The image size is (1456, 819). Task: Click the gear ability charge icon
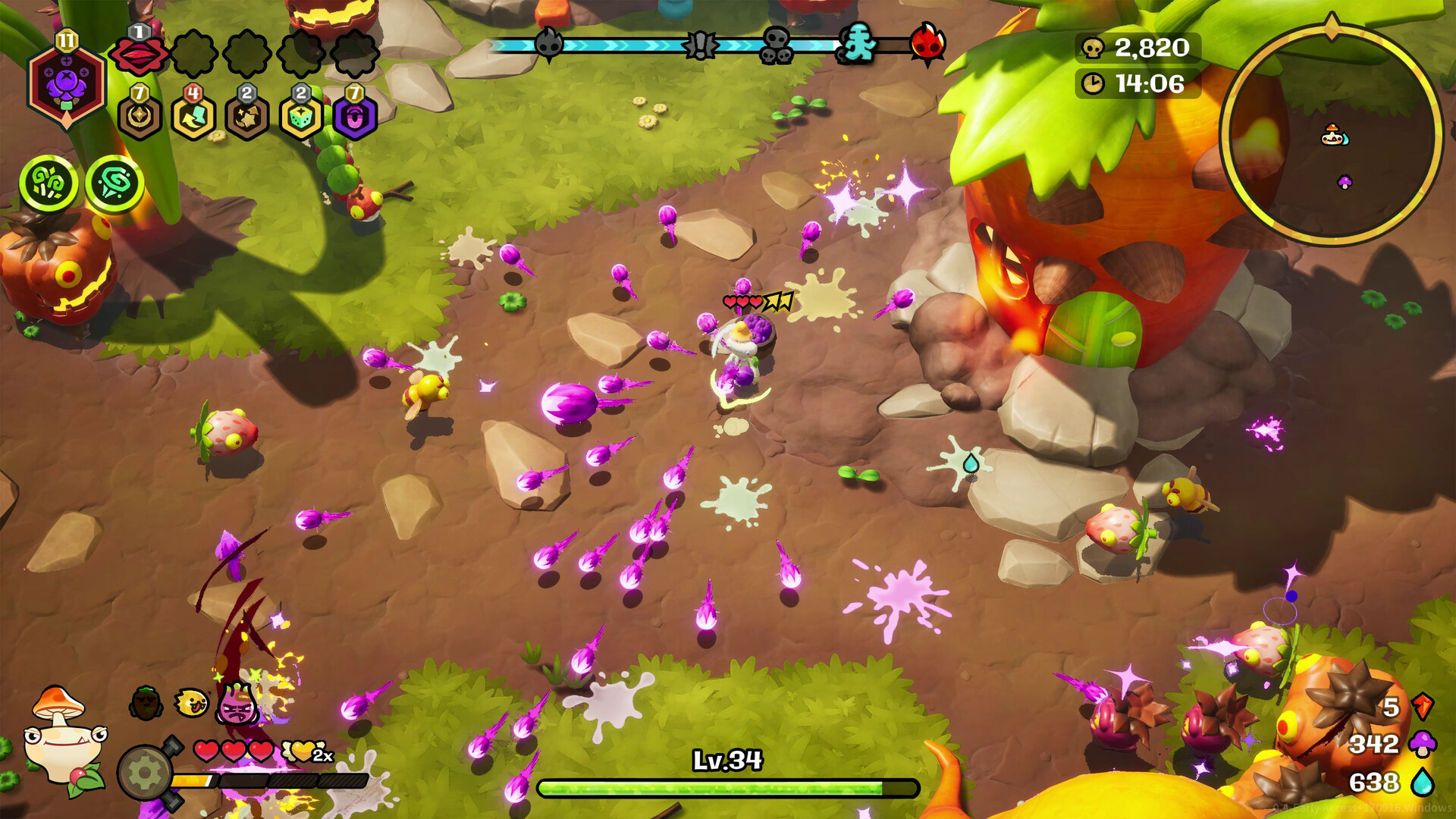[146, 772]
